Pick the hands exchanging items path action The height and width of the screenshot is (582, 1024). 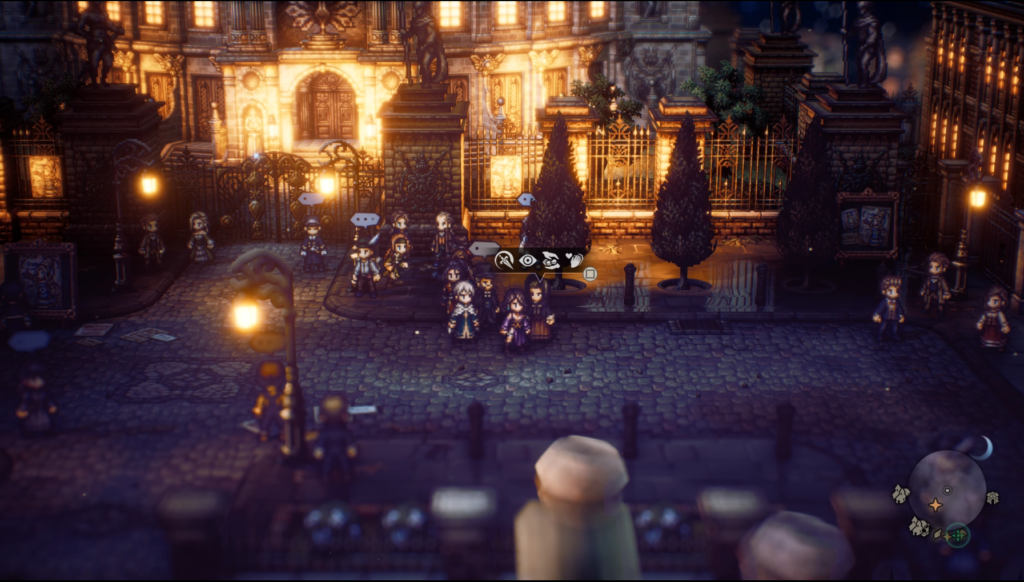[x=551, y=260]
